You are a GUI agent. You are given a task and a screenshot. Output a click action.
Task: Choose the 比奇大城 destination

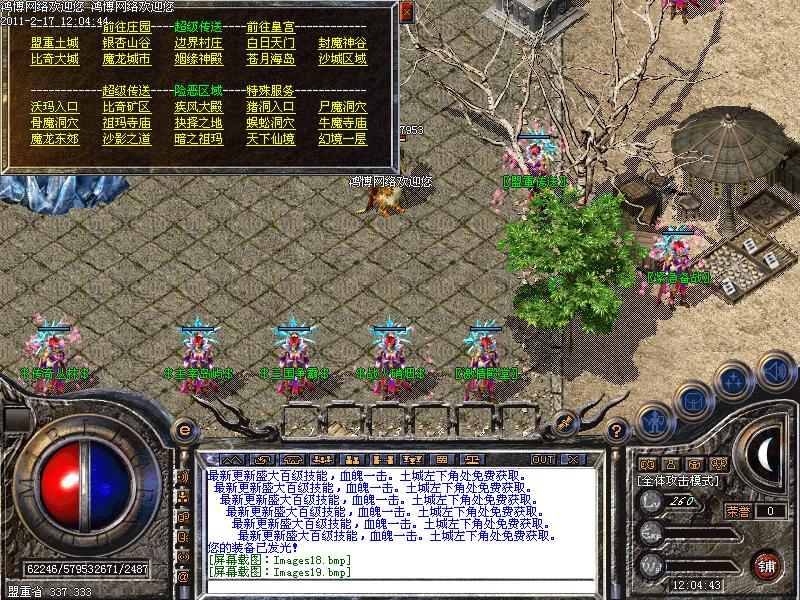click(x=55, y=59)
